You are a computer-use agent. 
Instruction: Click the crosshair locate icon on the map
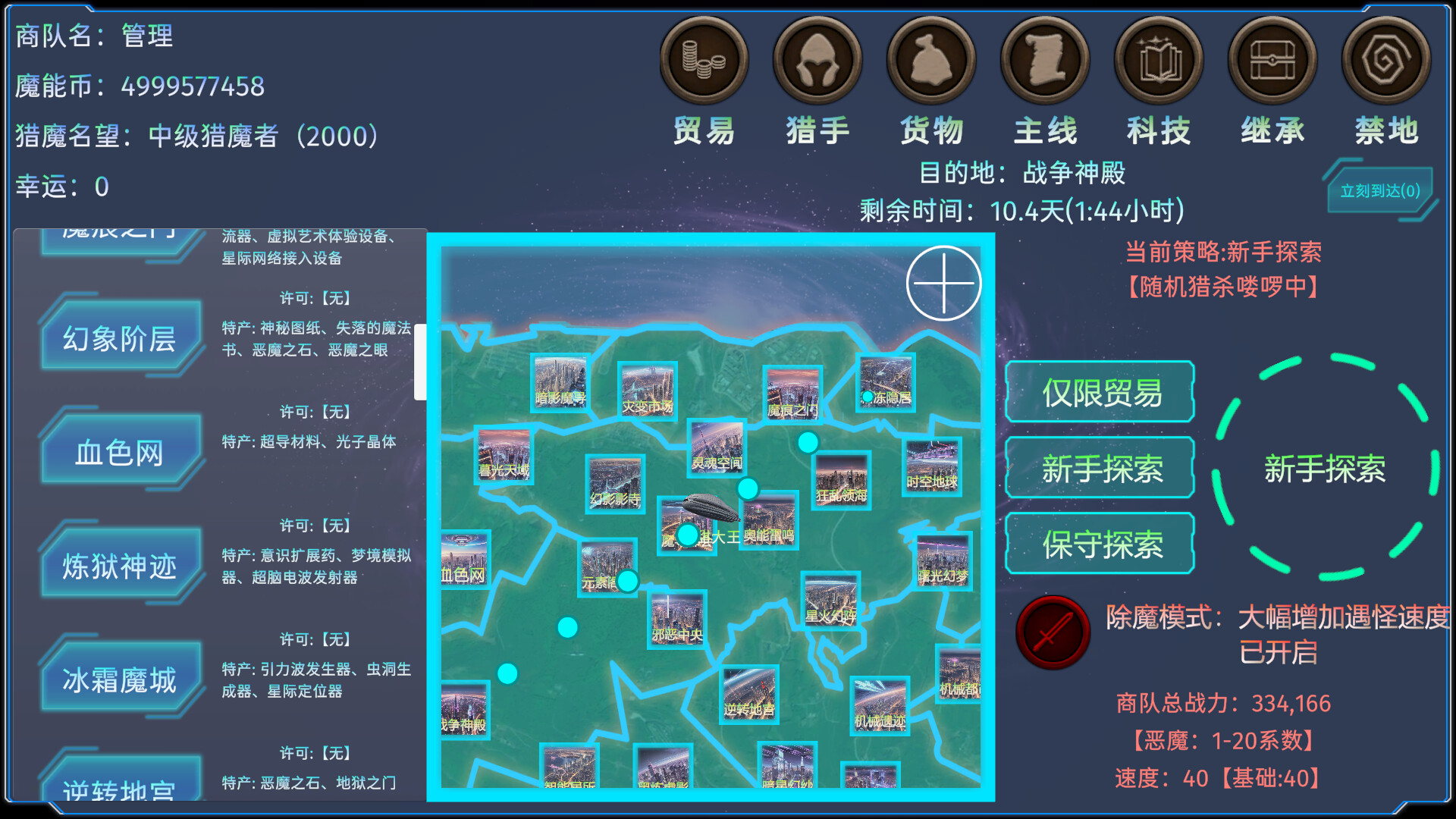(943, 283)
